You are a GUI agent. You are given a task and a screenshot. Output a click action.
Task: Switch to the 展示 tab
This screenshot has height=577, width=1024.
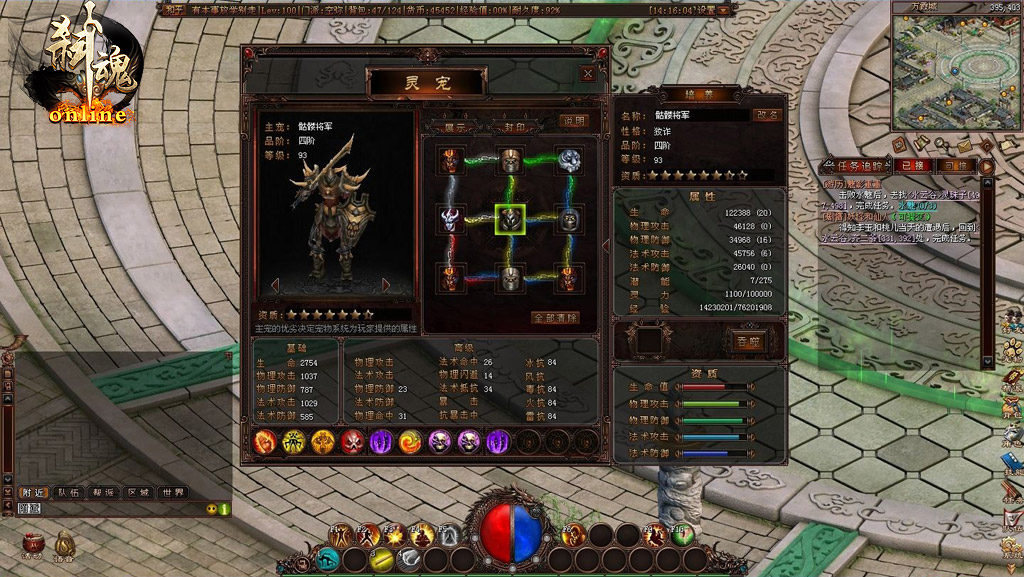455,127
